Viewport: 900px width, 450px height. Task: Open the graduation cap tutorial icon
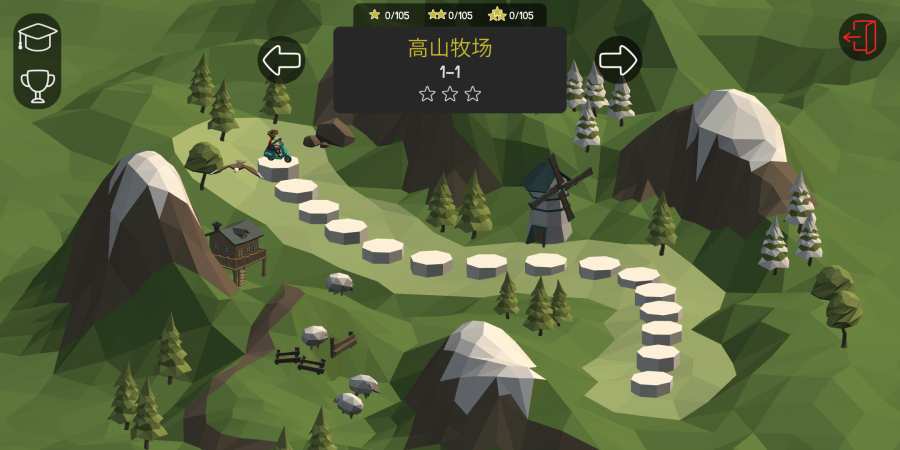coord(38,38)
